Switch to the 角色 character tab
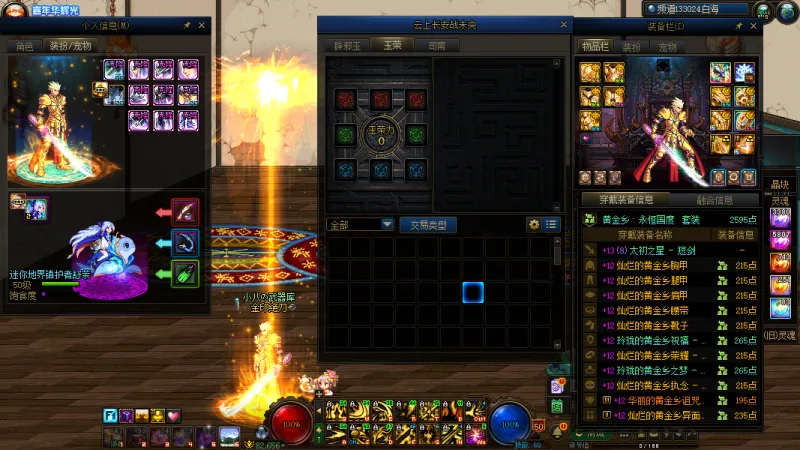Viewport: 800px width, 450px height. pos(23,46)
